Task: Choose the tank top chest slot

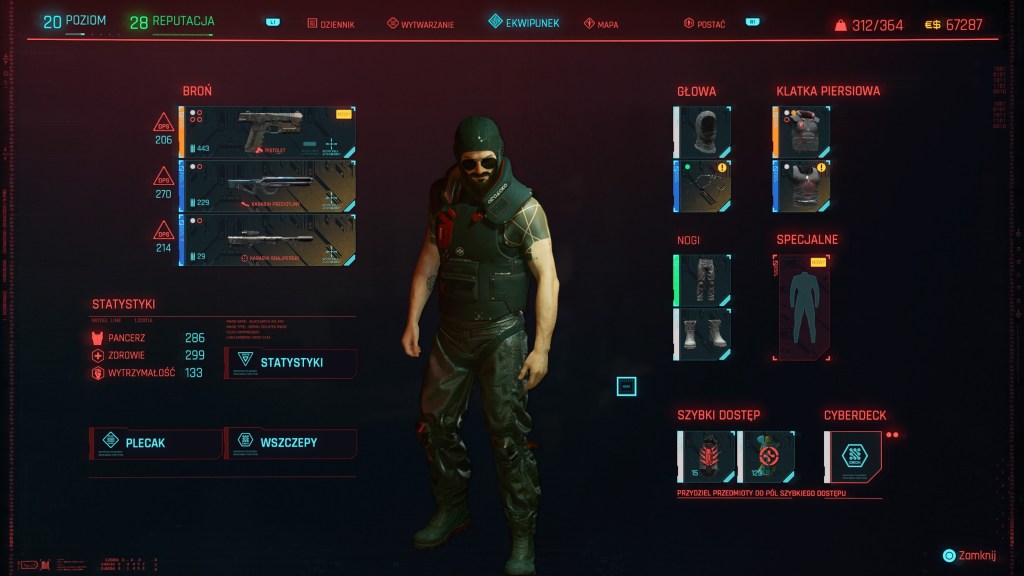Action: (x=803, y=186)
